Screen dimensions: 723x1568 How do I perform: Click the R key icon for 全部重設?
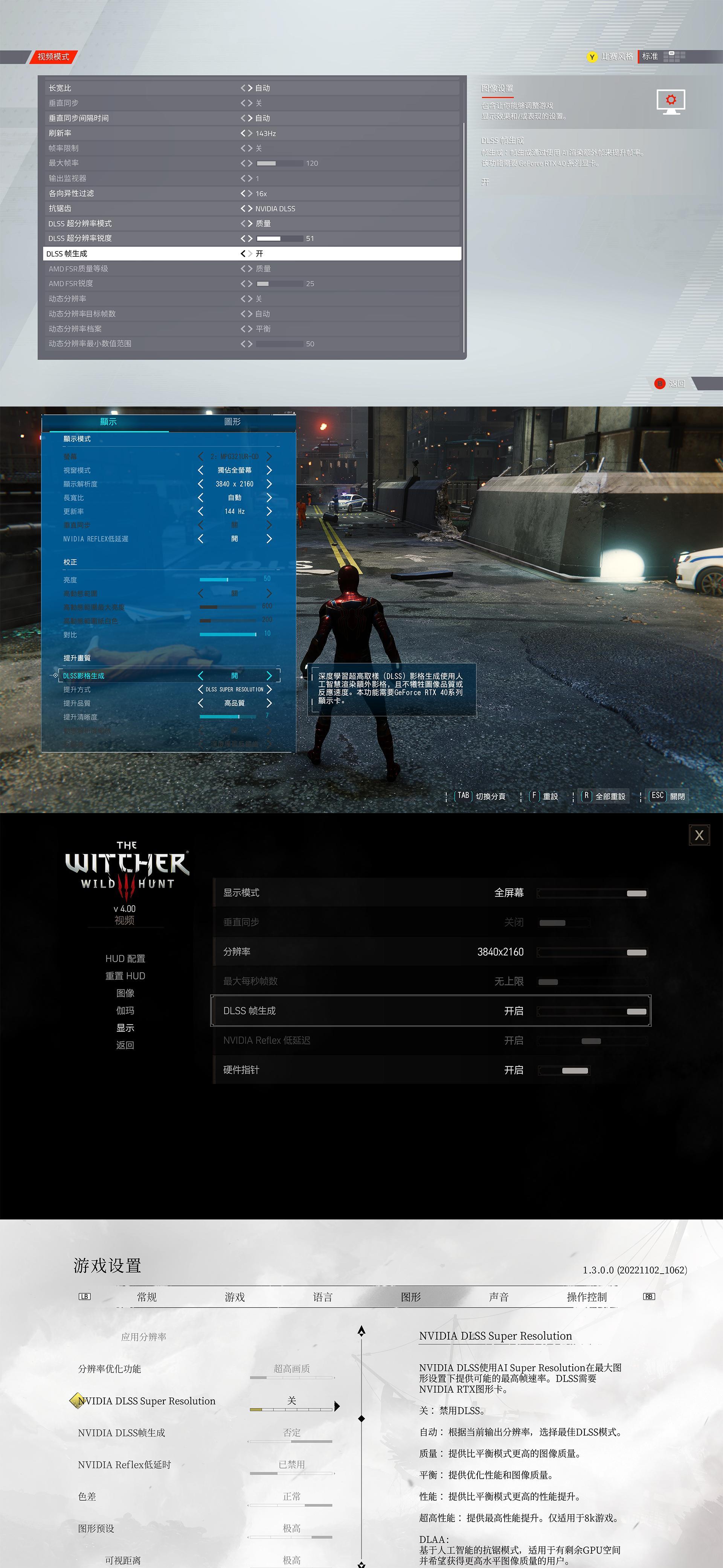pos(586,796)
